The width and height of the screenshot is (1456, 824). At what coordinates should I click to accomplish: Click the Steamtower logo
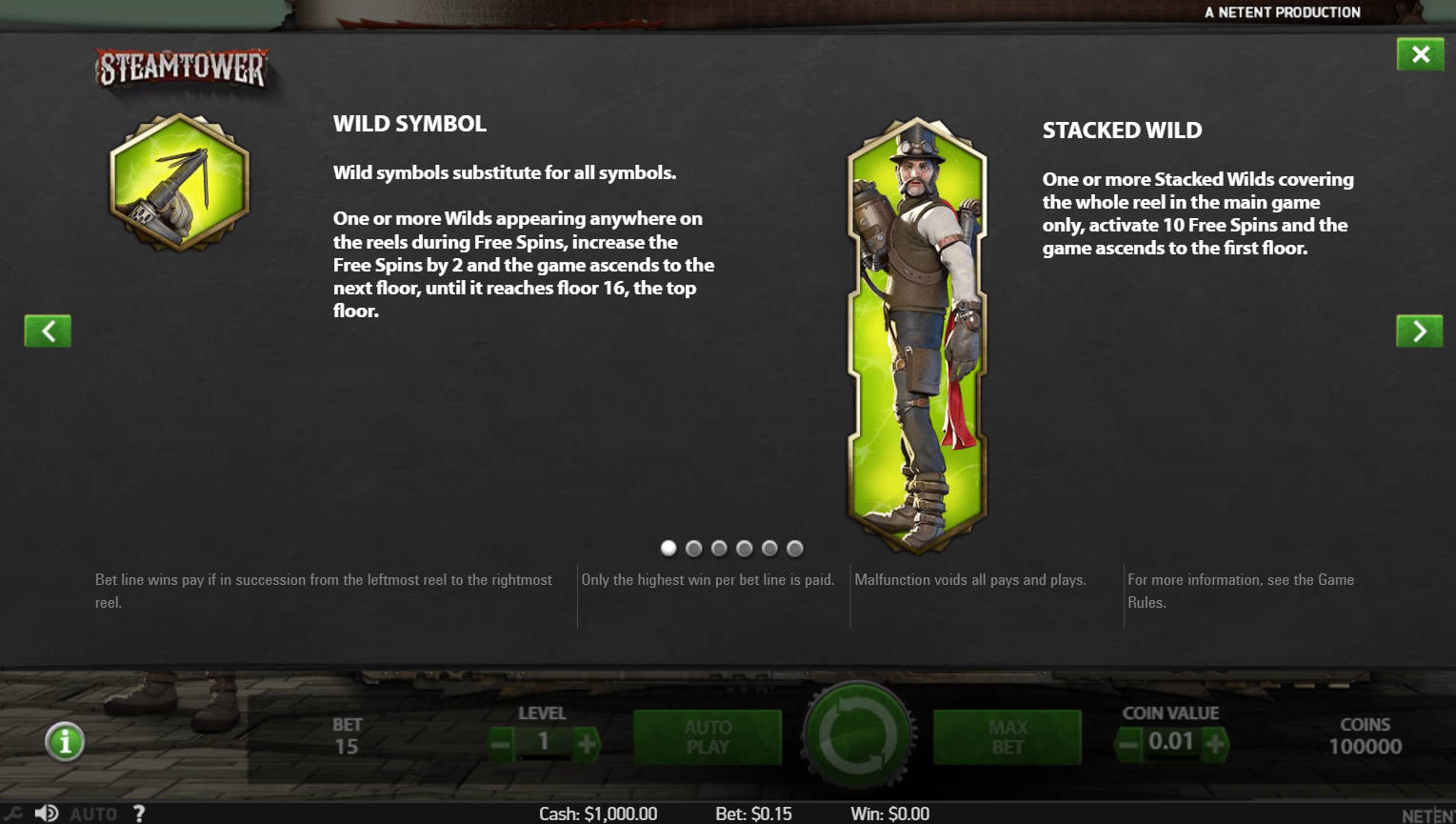[x=183, y=67]
